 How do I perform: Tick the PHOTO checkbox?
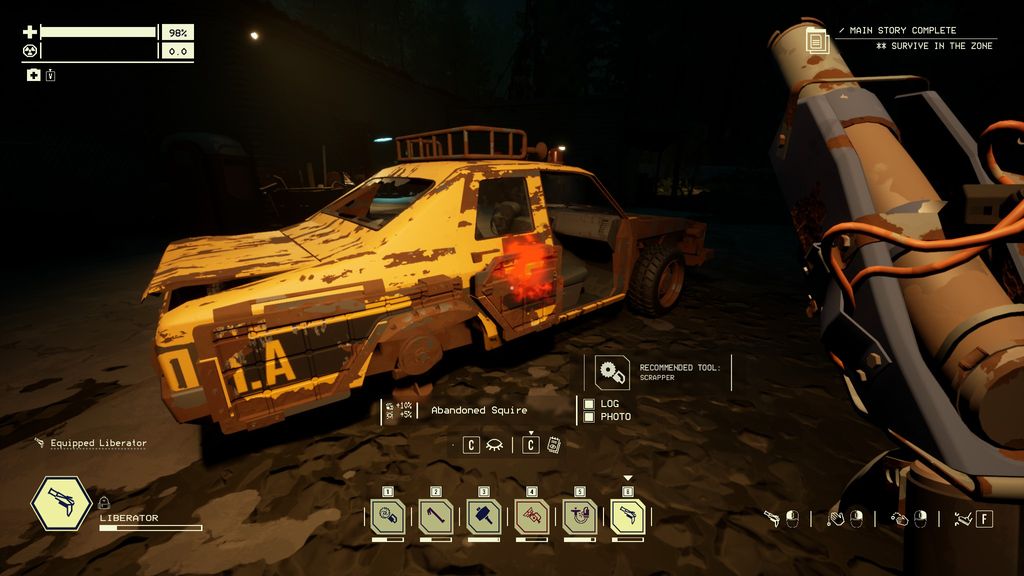(589, 416)
